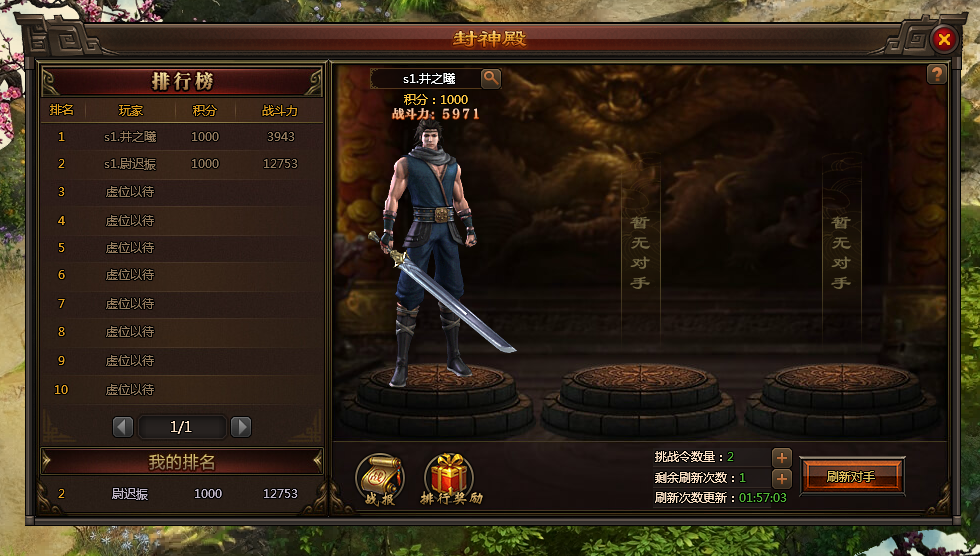Image resolution: width=980 pixels, height=556 pixels.
Task: Open 排行奖励 ranking rewards
Action: tap(450, 478)
